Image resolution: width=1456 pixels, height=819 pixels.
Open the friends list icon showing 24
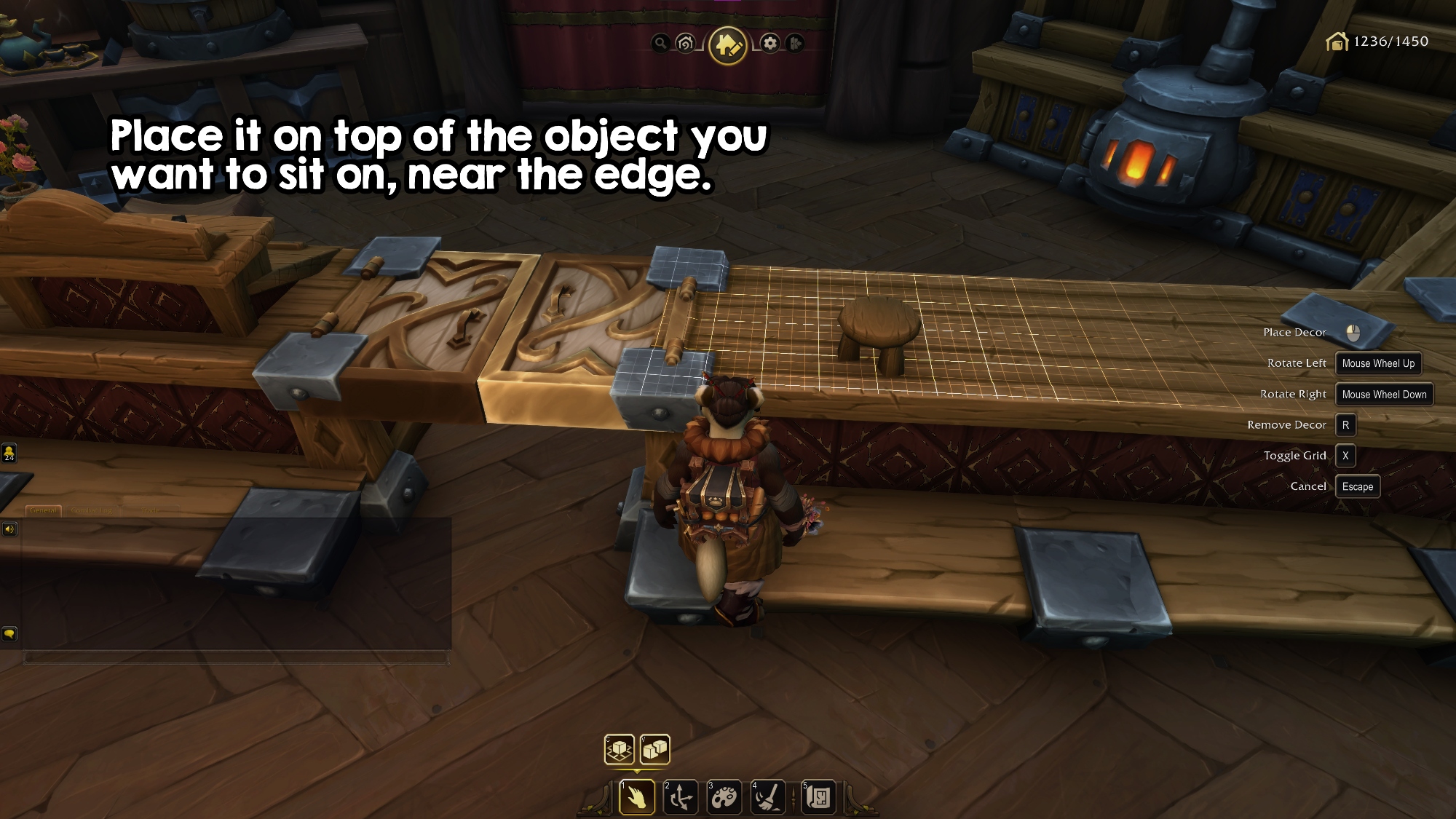tap(9, 454)
